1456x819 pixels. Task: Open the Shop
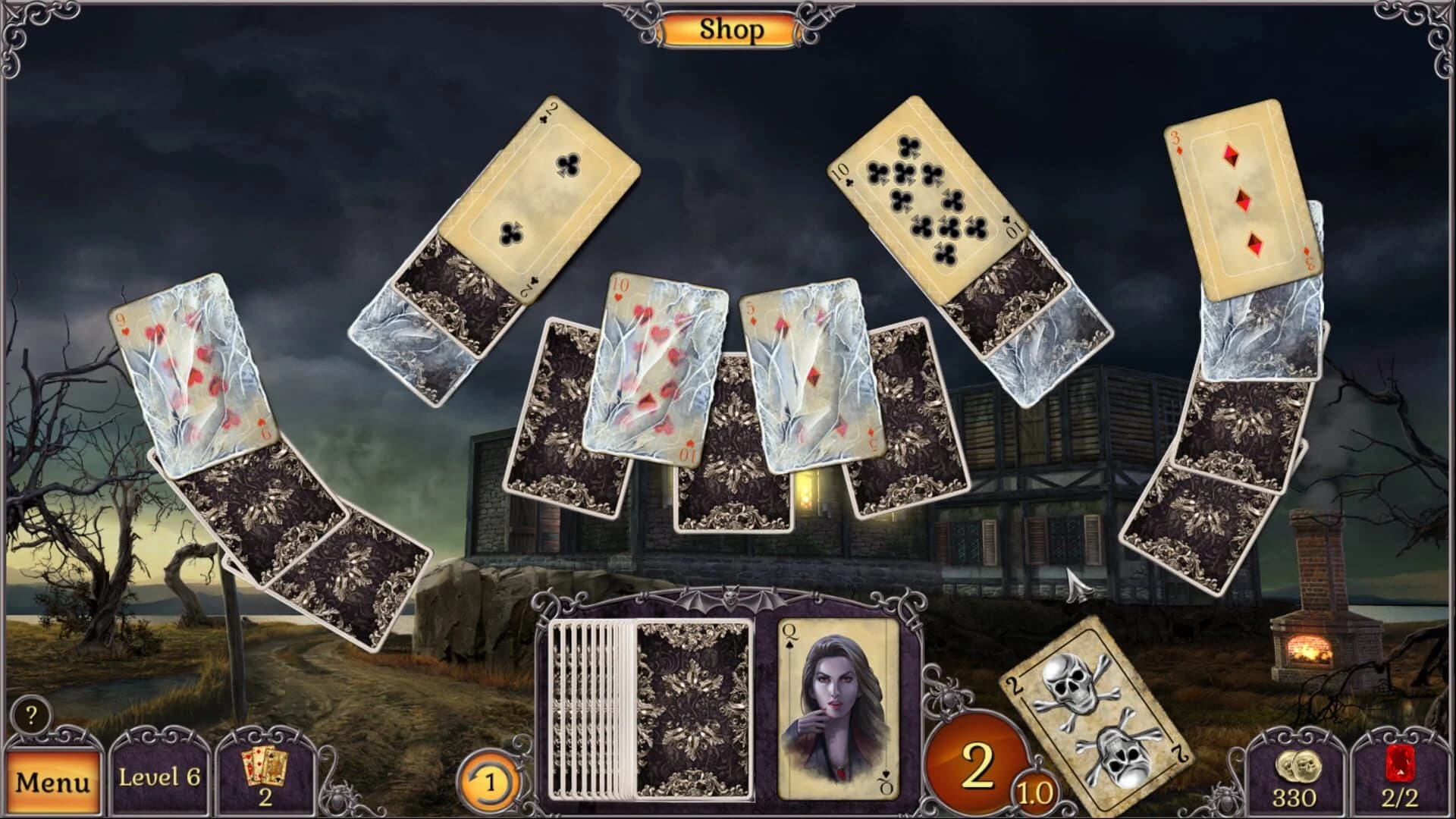click(730, 30)
